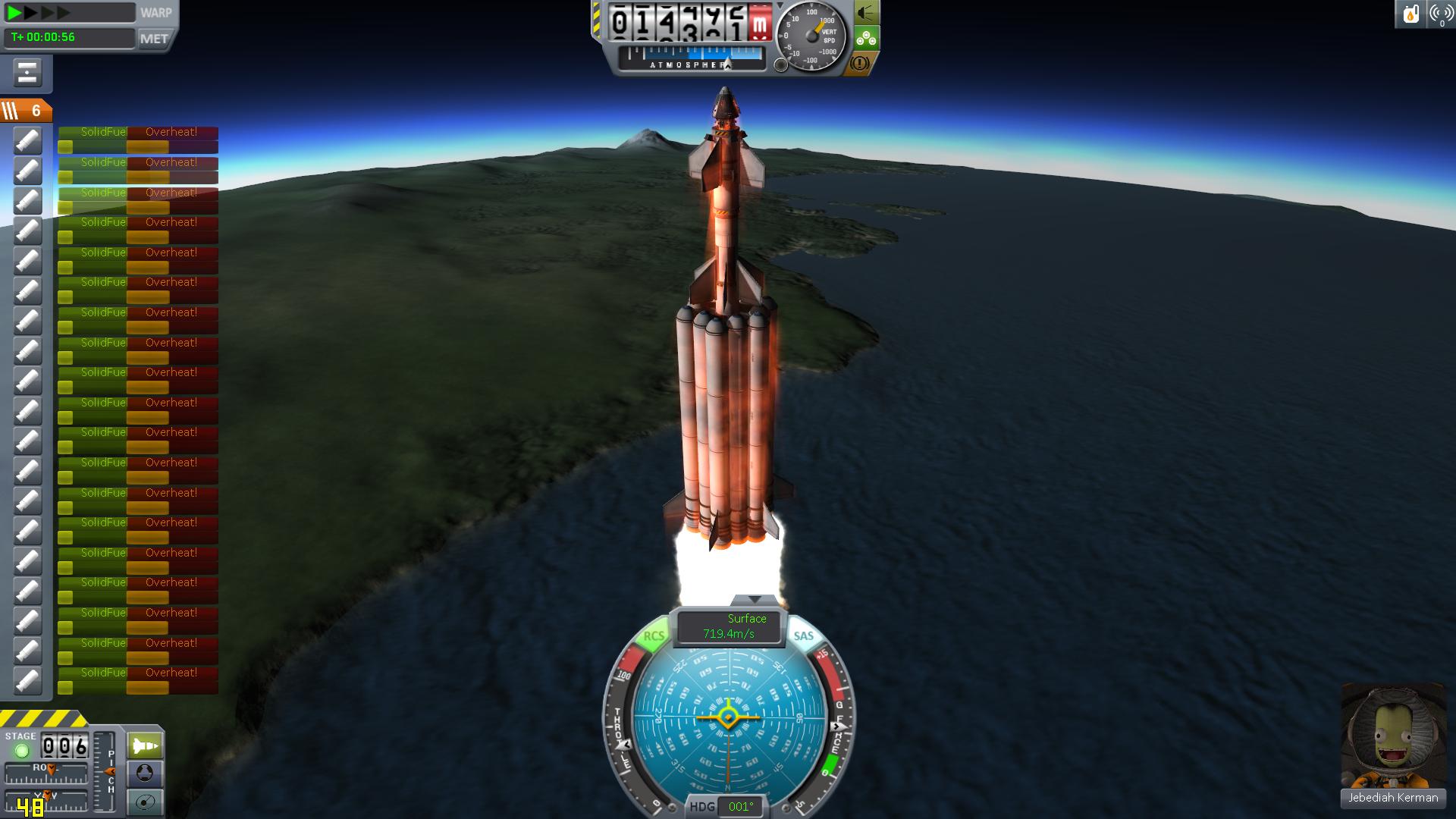The width and height of the screenshot is (1456, 819).
Task: Cycle the Surface speed display mode
Action: (729, 626)
